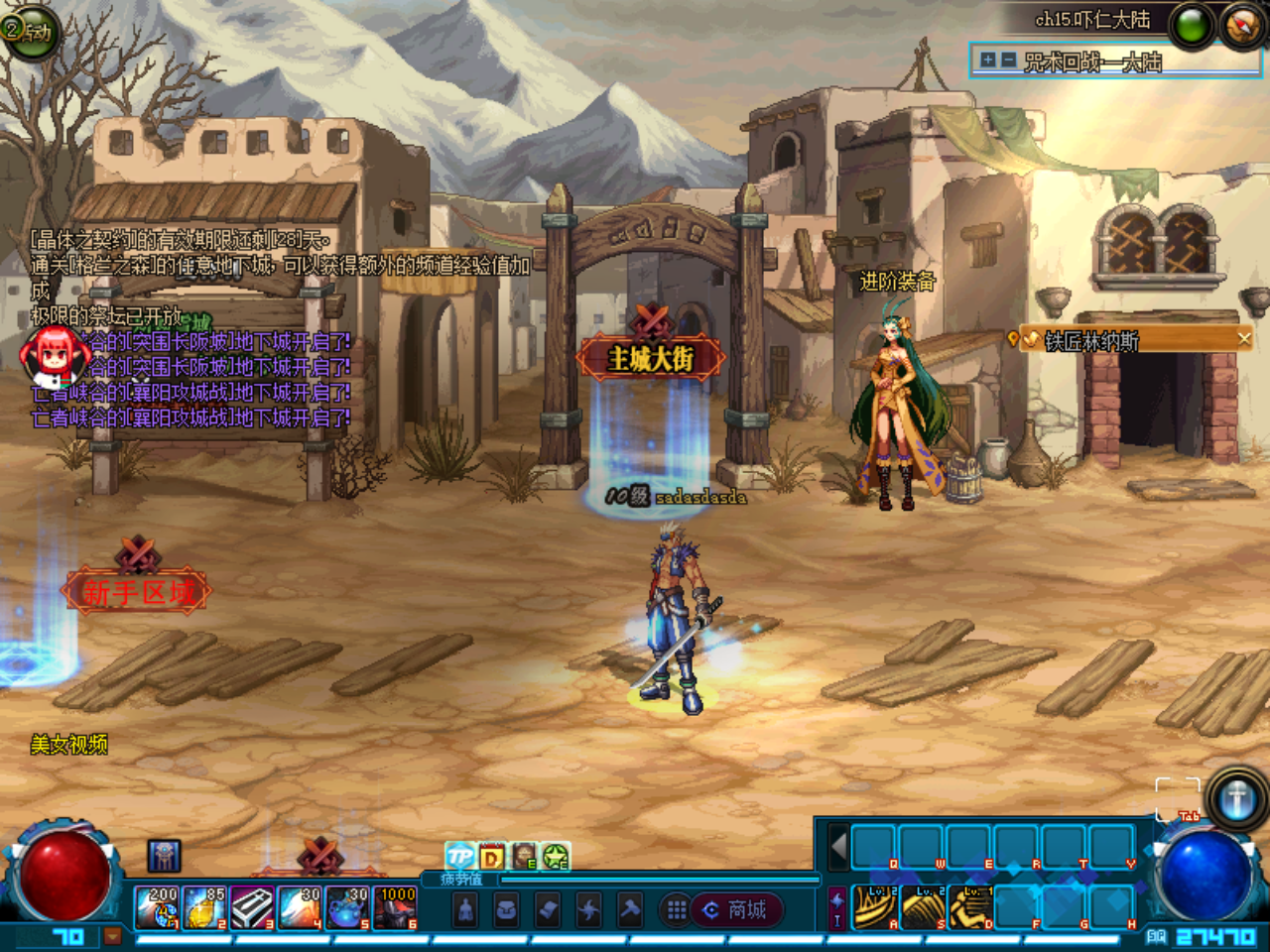Open the blue TP icon
Viewport: 1270px width, 952px height.
coord(459,856)
